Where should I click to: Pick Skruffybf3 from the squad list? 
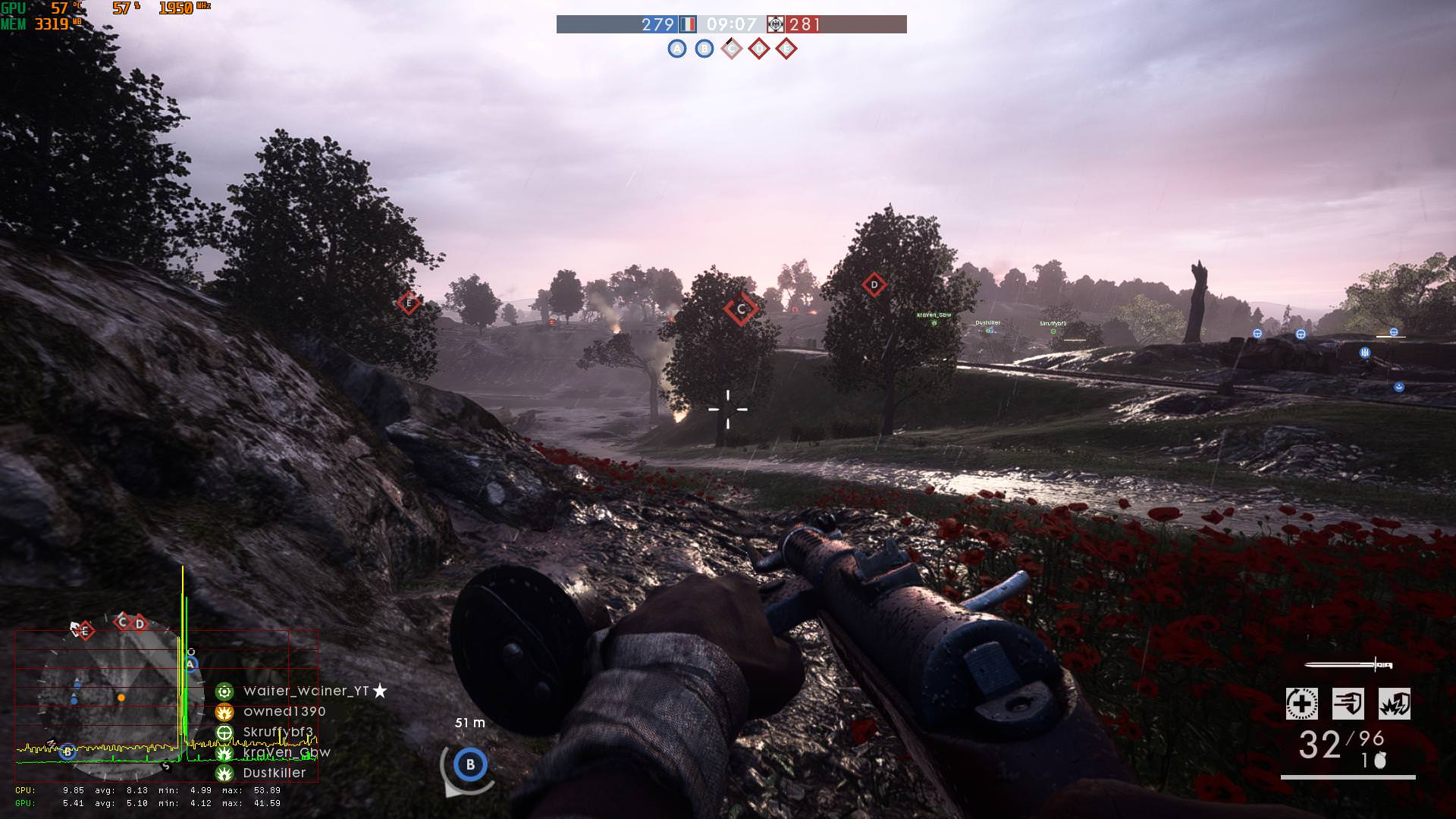point(278,732)
